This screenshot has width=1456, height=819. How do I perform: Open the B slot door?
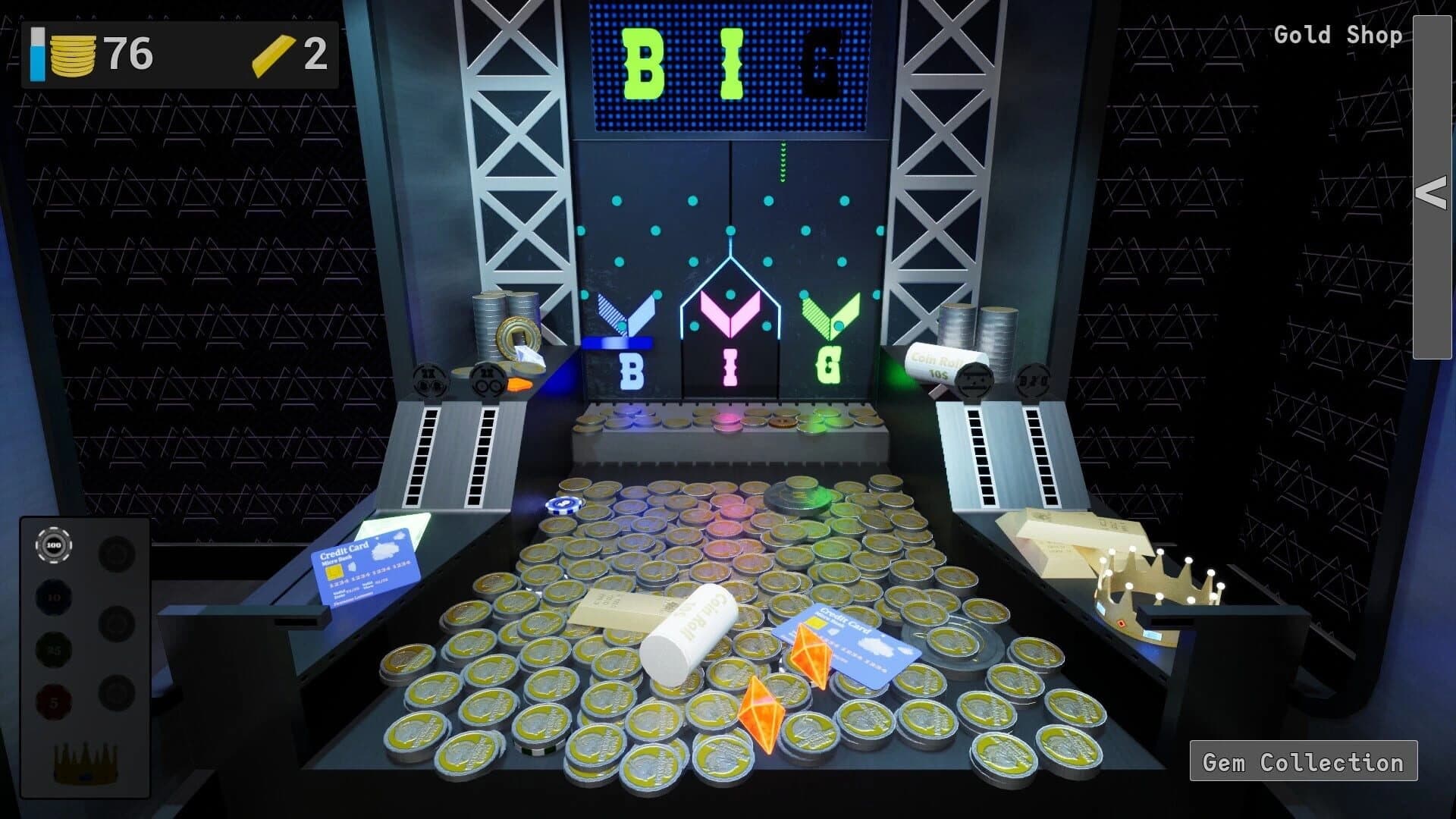point(629,372)
